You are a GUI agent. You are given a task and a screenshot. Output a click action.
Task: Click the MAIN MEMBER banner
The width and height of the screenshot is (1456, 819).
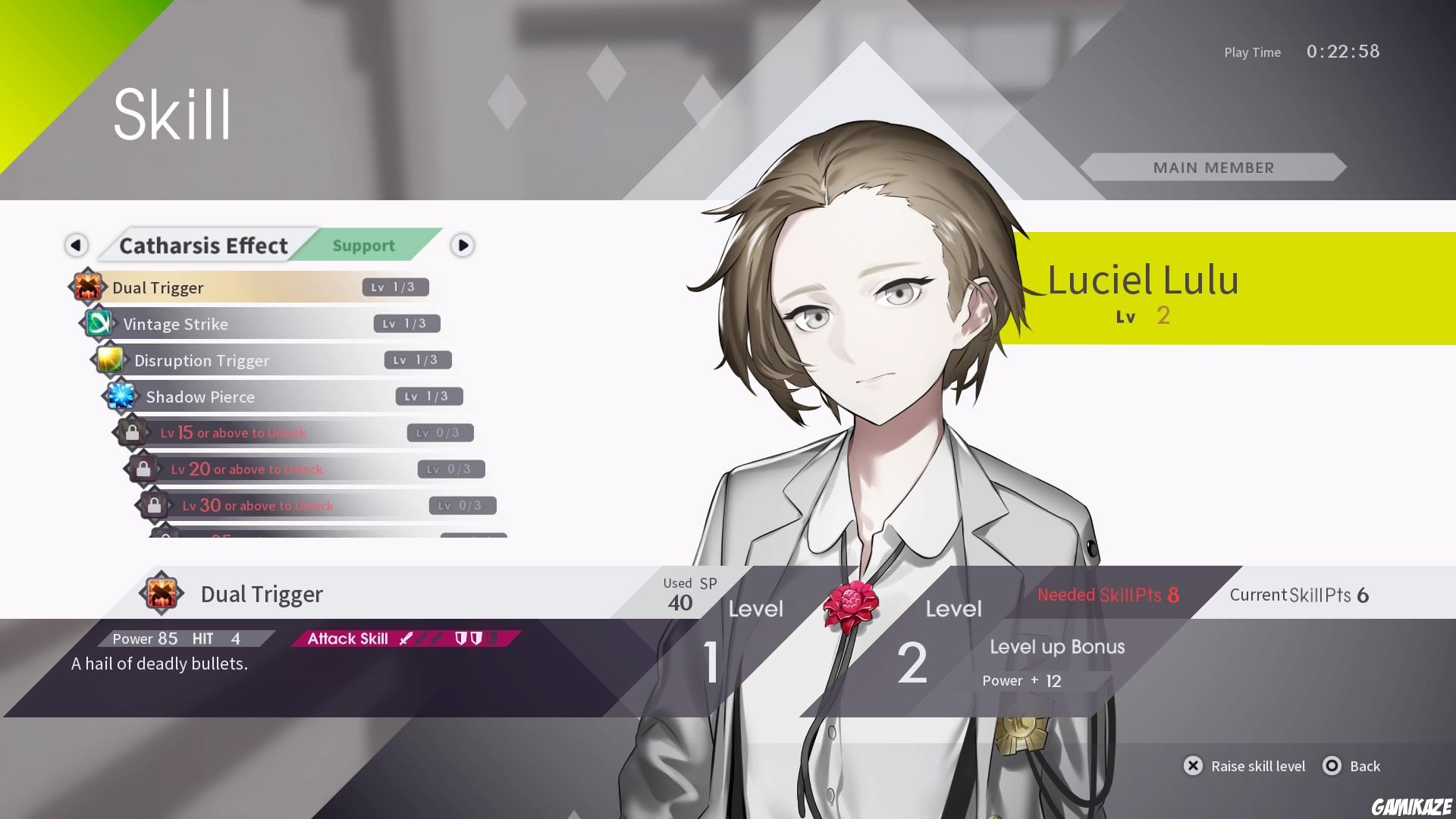(x=1213, y=168)
